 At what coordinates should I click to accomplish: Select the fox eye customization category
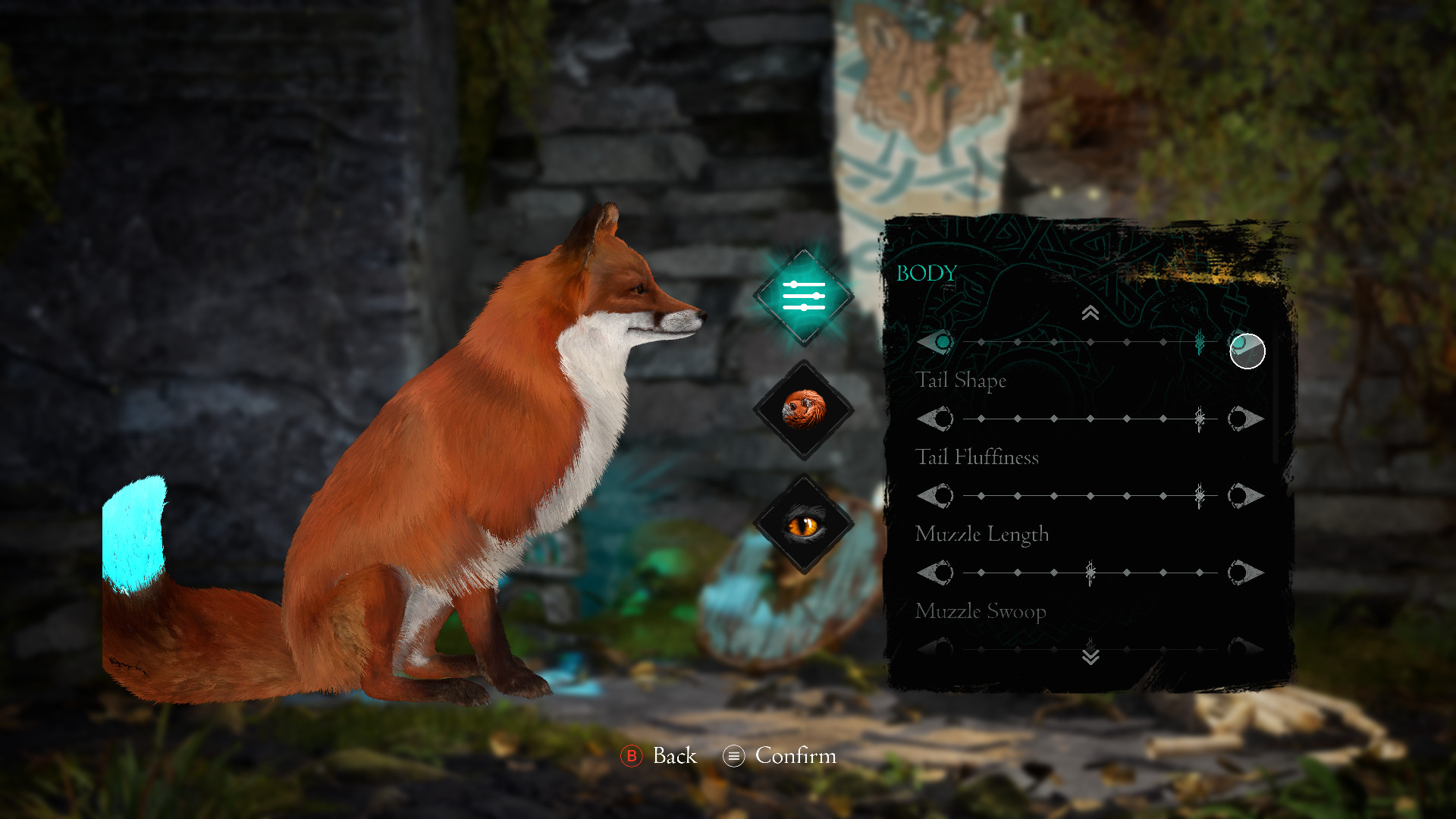tap(804, 524)
